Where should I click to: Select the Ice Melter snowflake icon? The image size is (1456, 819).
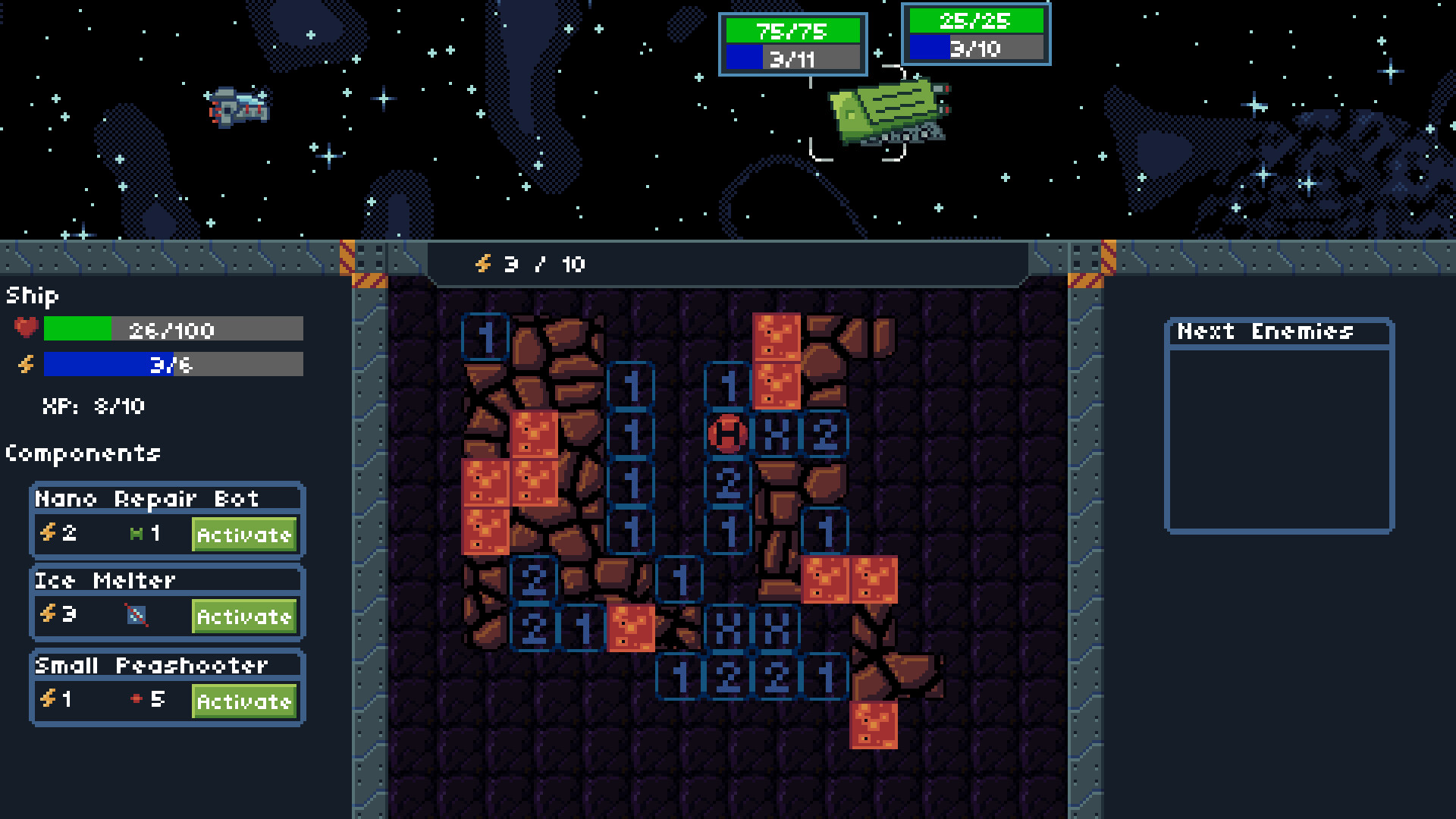point(135,617)
